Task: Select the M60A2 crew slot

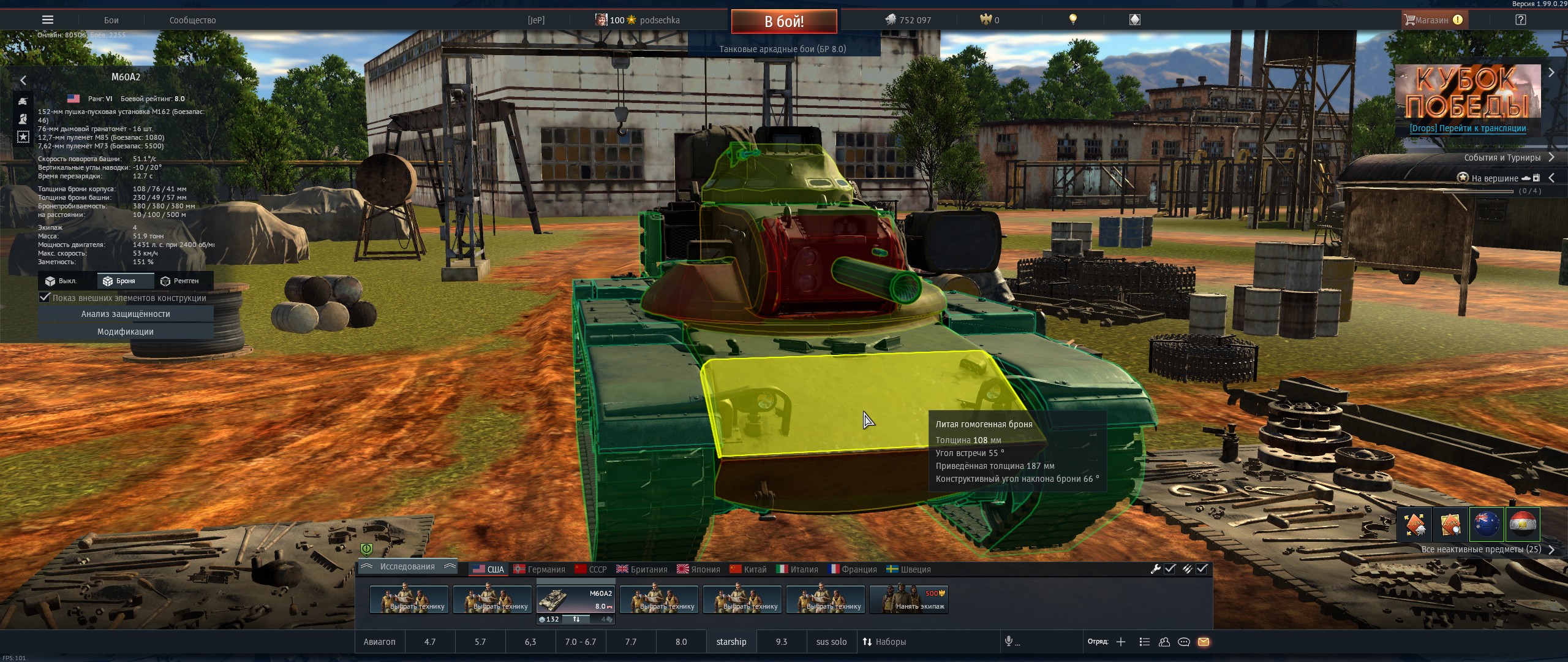Action: [576, 599]
